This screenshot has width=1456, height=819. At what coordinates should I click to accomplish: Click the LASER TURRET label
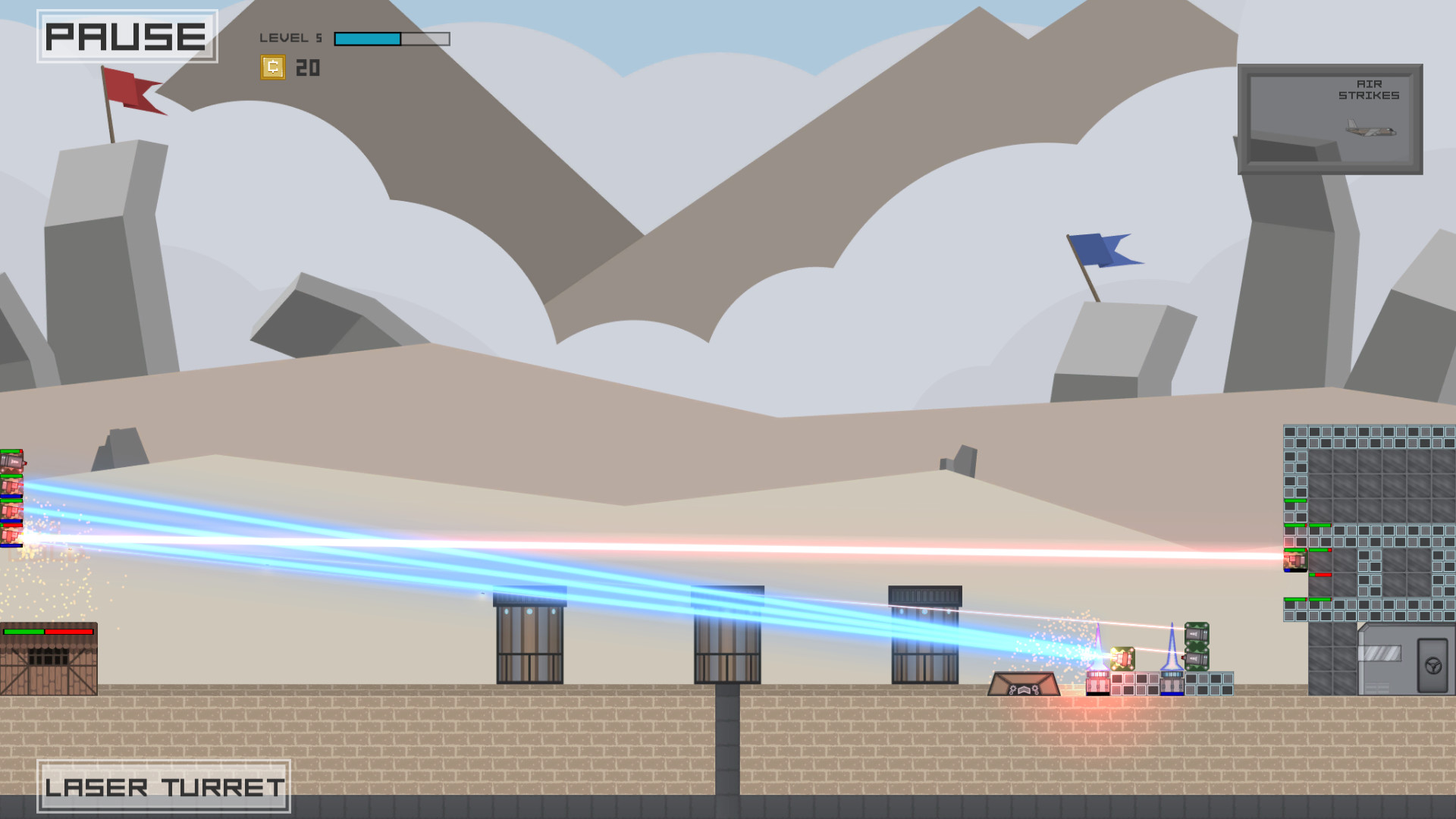pyautogui.click(x=165, y=787)
